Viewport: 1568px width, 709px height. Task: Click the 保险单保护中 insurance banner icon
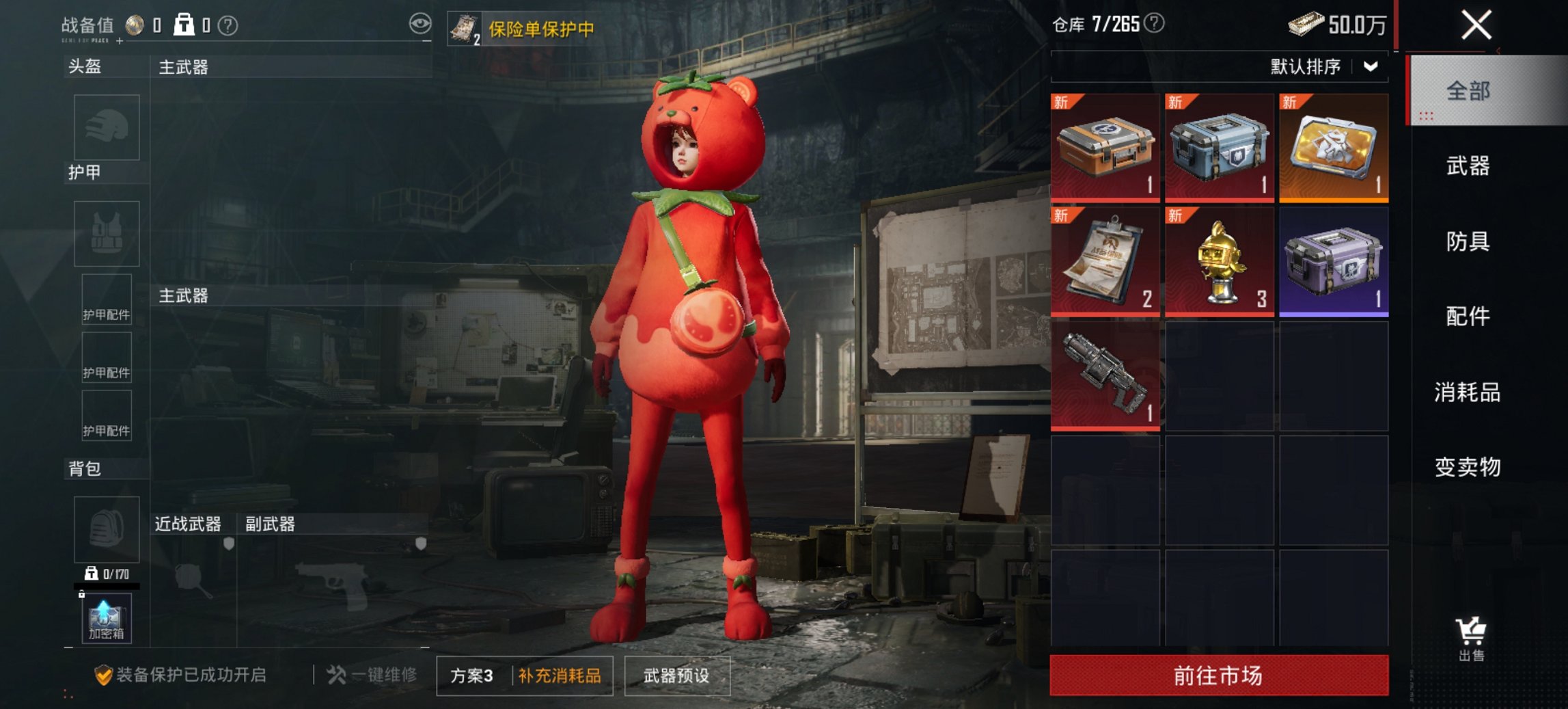tap(463, 28)
